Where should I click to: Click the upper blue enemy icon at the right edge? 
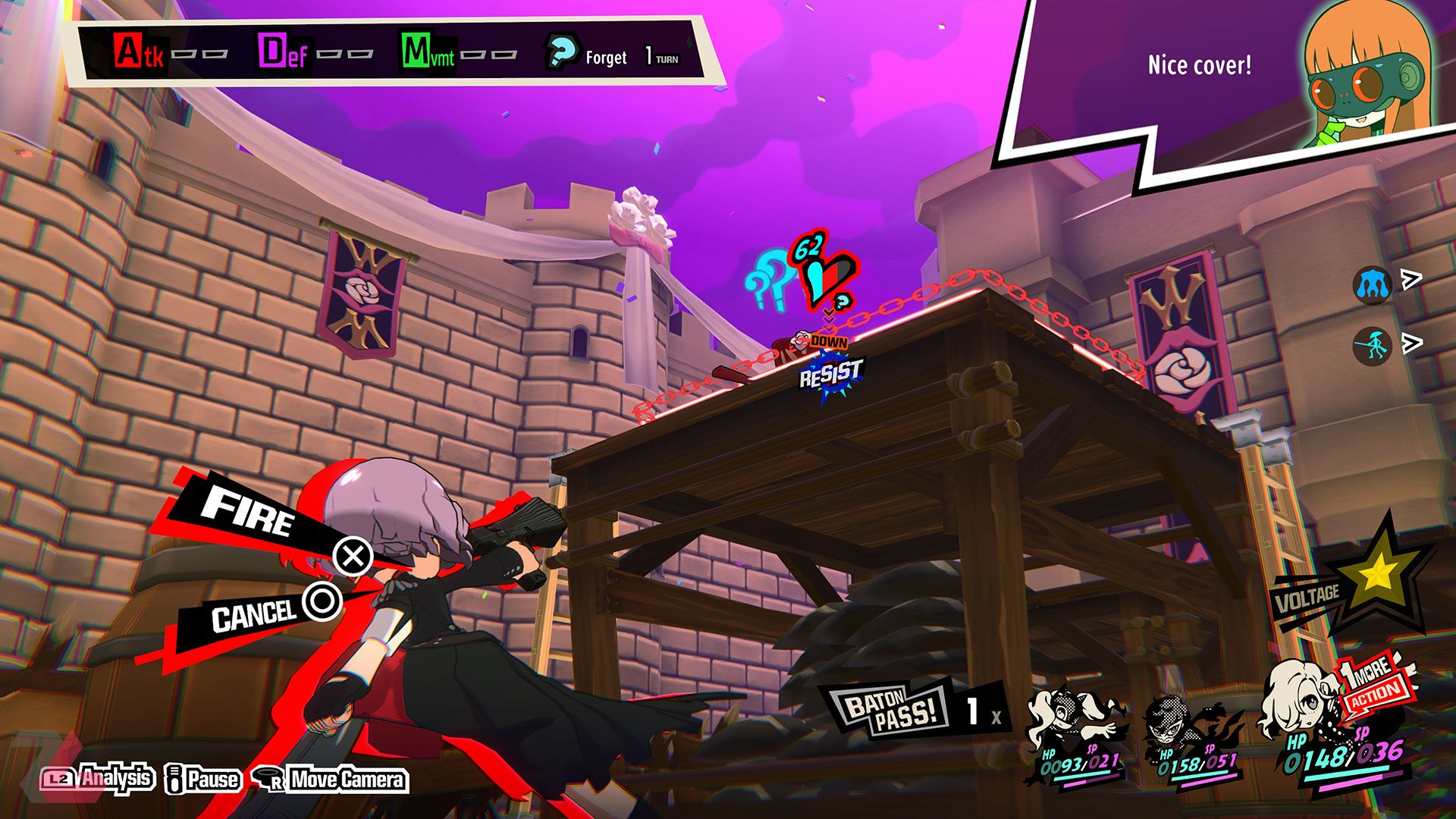click(x=1372, y=286)
